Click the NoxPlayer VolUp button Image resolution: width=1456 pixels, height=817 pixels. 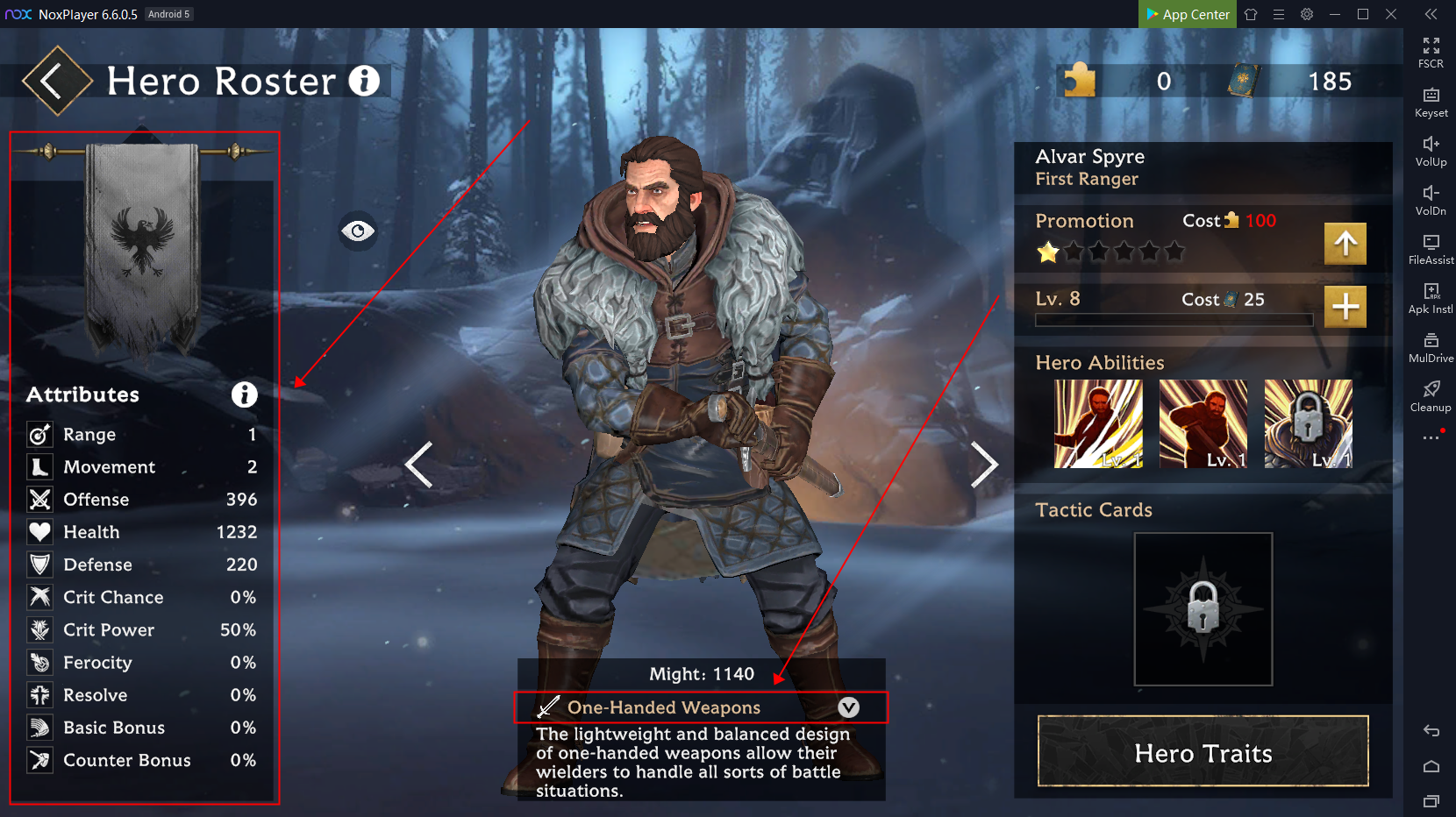coord(1431,151)
